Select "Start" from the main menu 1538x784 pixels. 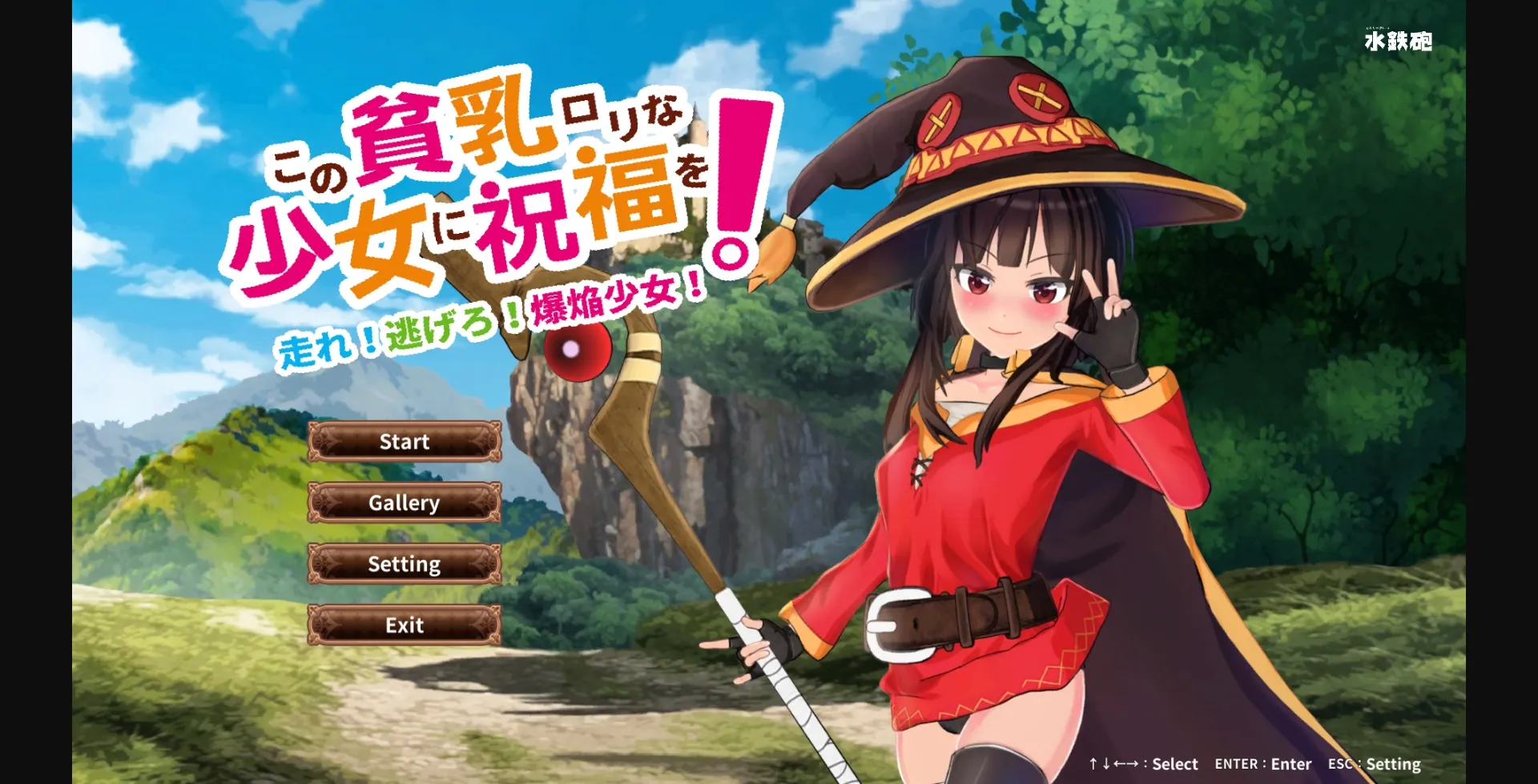pos(404,441)
